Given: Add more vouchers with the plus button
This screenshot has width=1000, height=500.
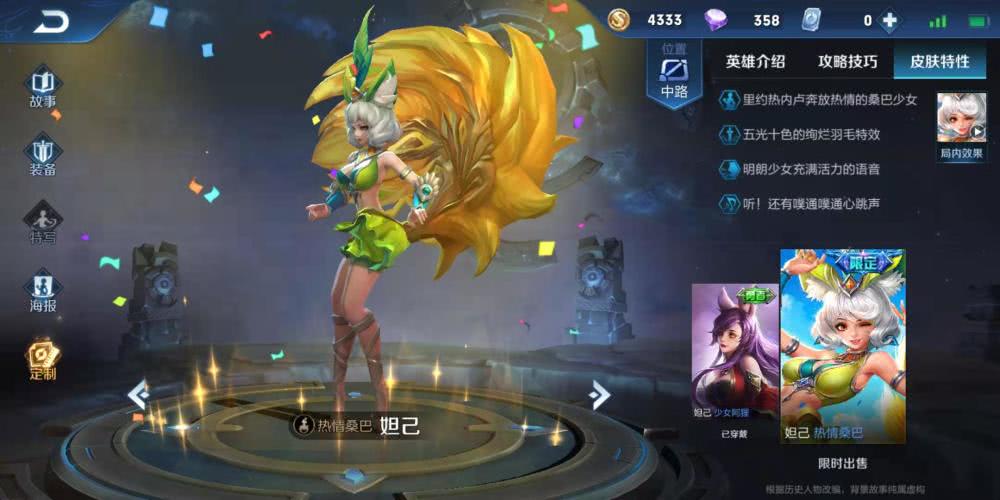Looking at the screenshot, I should pos(888,20).
